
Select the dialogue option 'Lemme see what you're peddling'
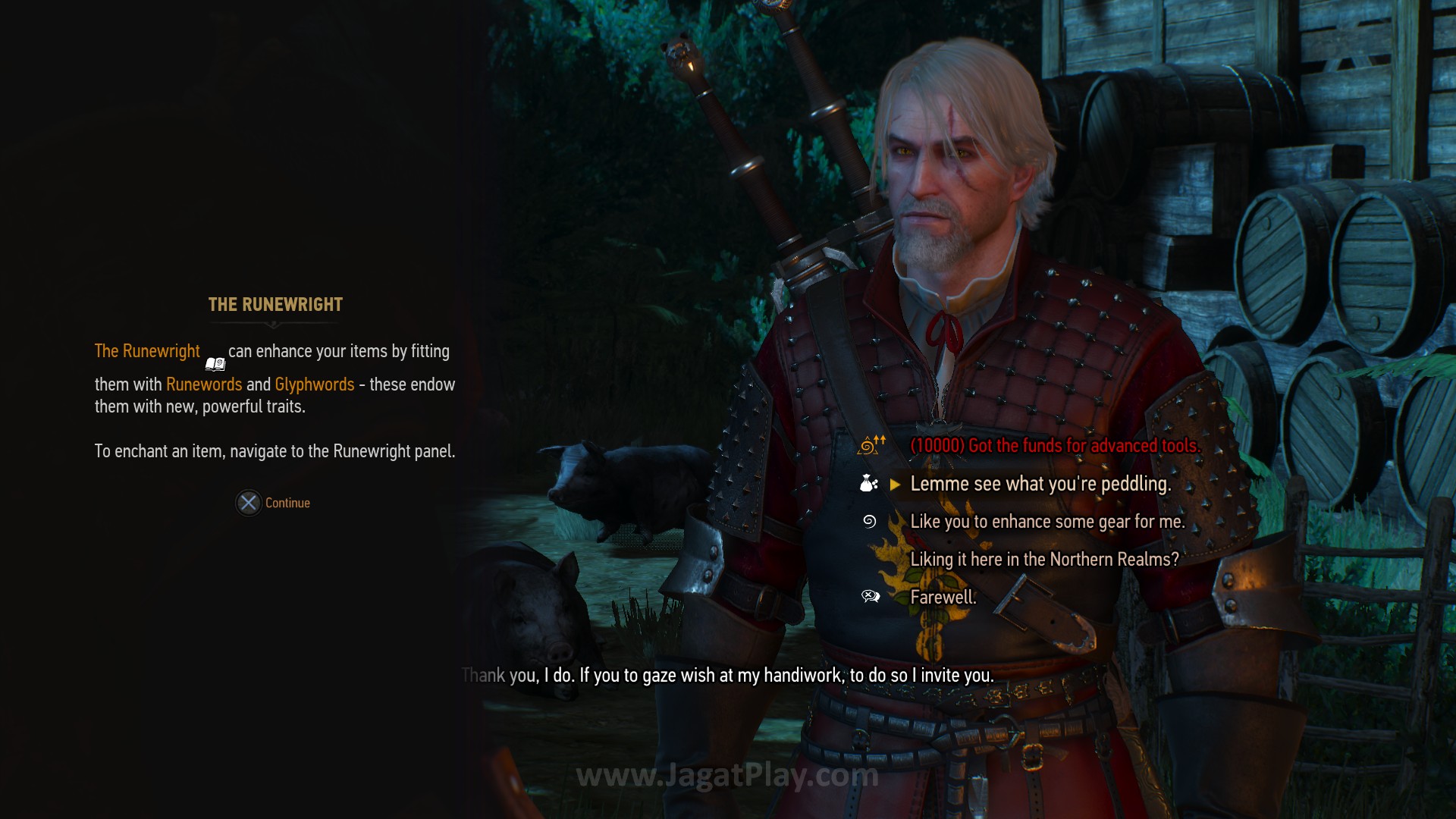[1040, 484]
